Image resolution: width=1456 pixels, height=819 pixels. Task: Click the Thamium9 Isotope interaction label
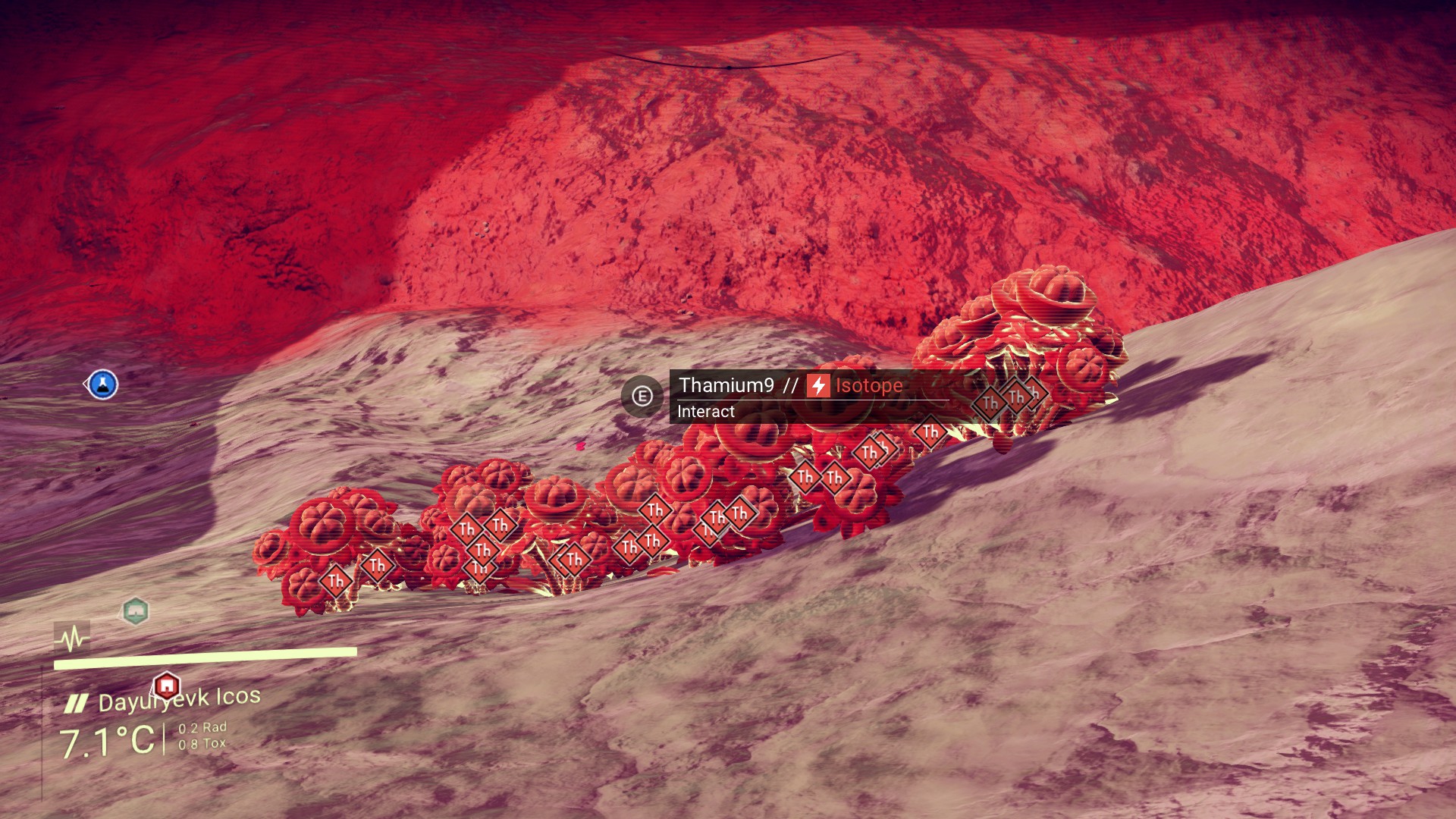point(791,386)
